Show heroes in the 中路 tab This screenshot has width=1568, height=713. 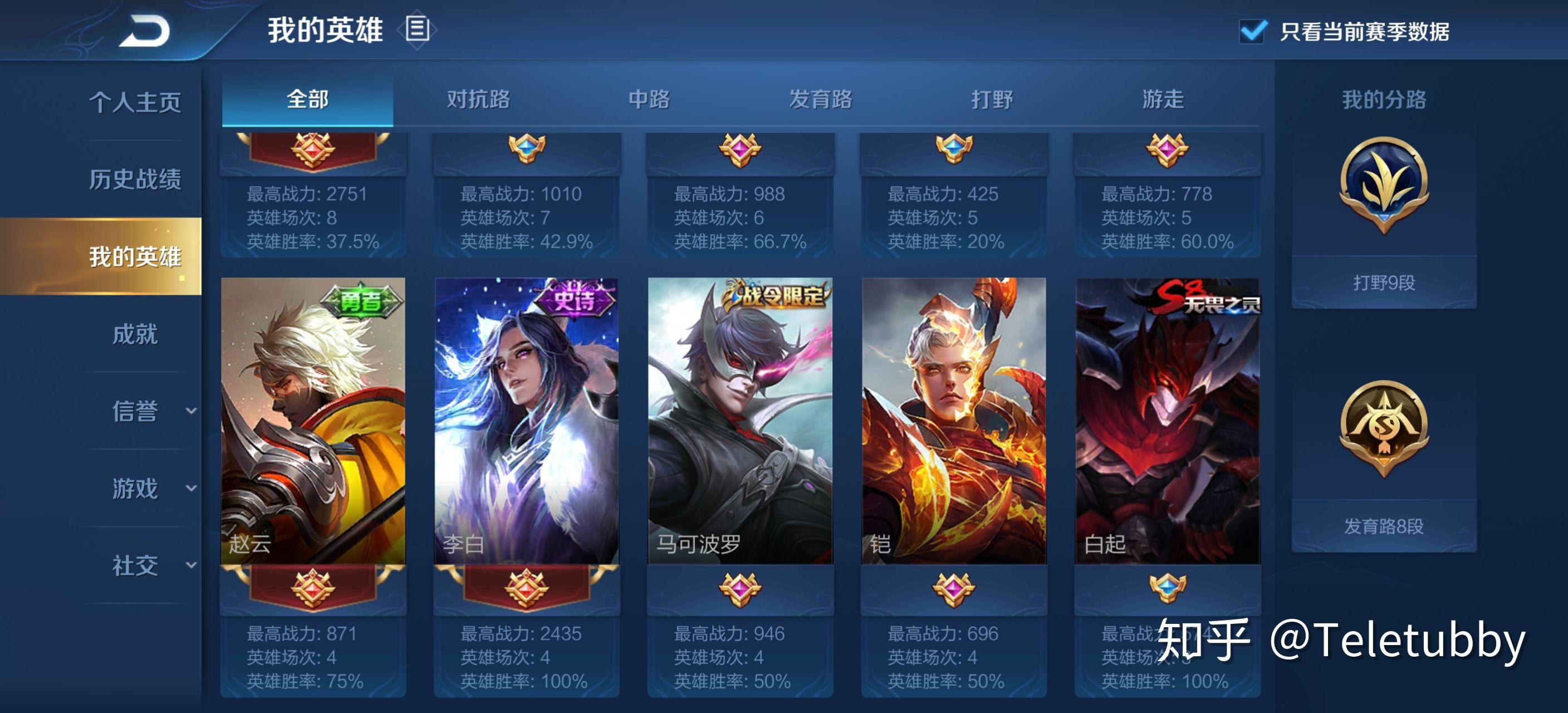pyautogui.click(x=649, y=99)
